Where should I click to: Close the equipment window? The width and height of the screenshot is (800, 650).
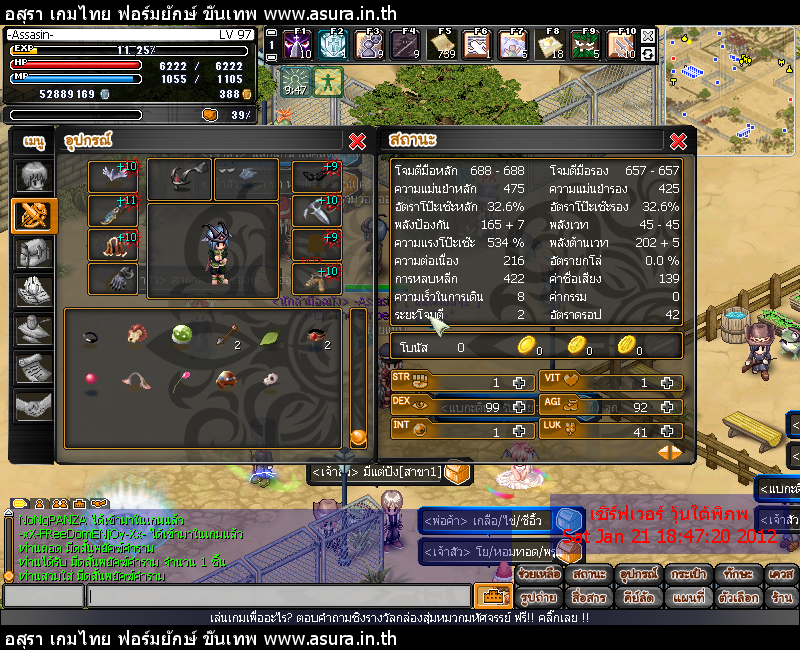(357, 142)
